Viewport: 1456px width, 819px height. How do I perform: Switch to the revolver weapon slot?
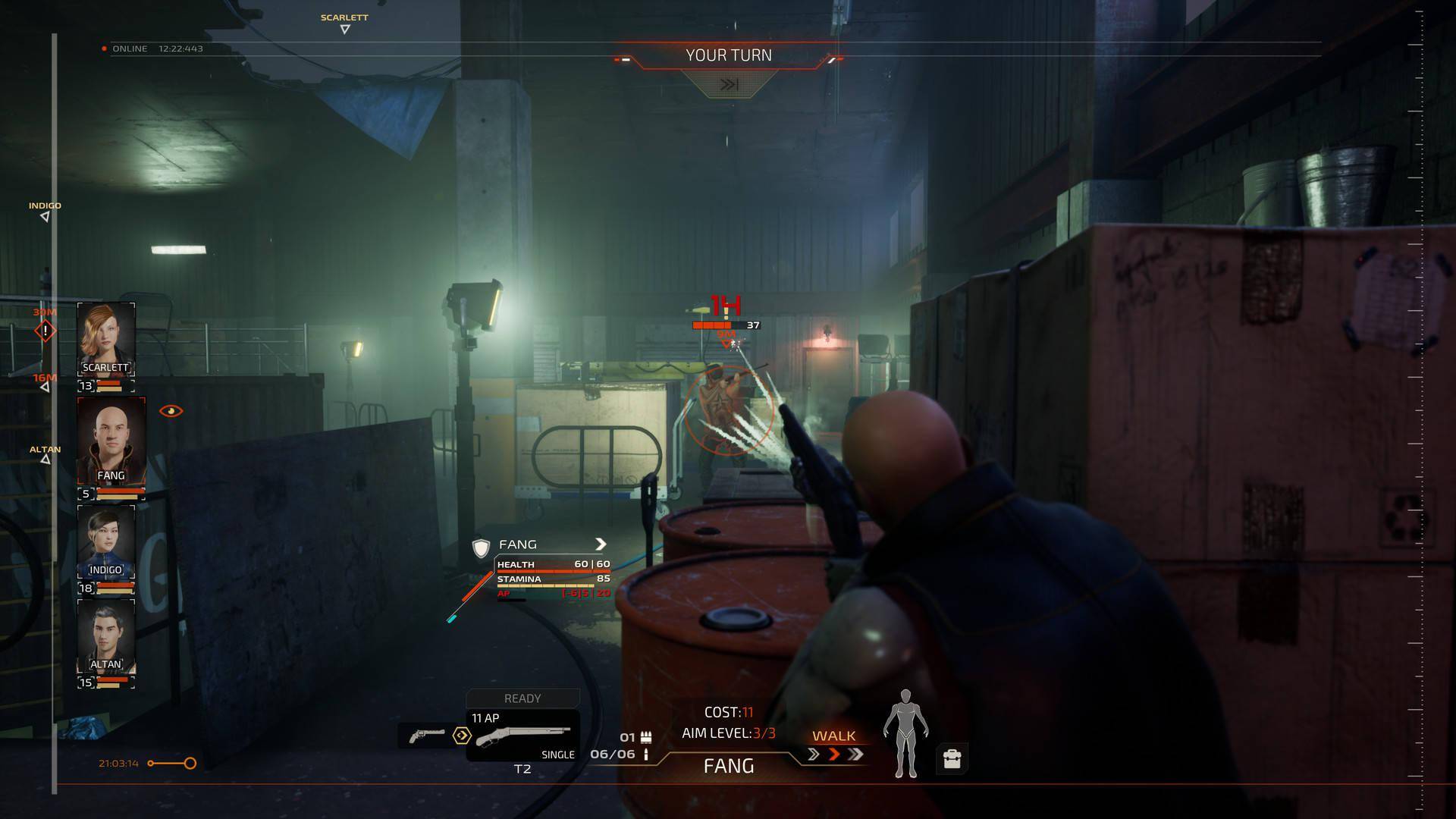426,736
